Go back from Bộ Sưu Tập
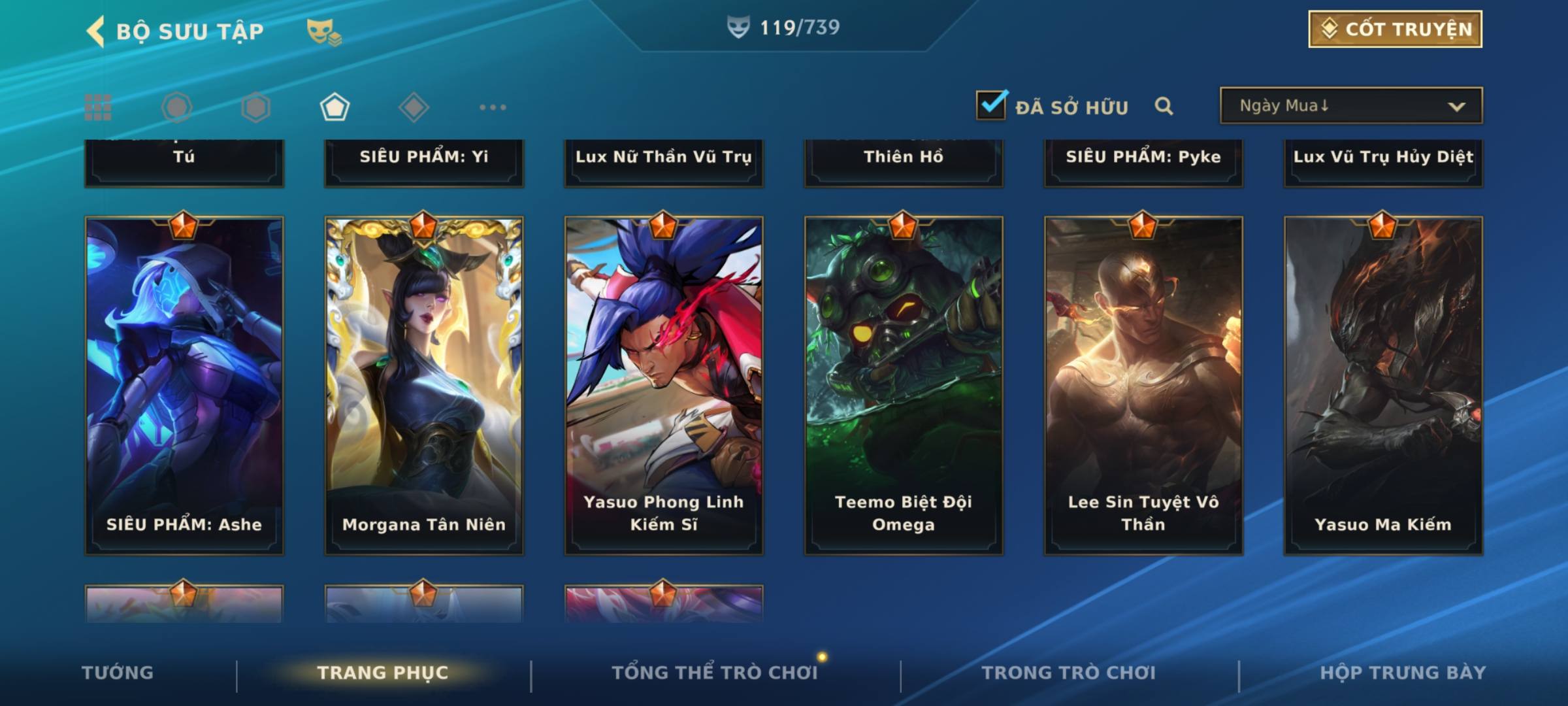This screenshot has height=706, width=1568. click(96, 31)
